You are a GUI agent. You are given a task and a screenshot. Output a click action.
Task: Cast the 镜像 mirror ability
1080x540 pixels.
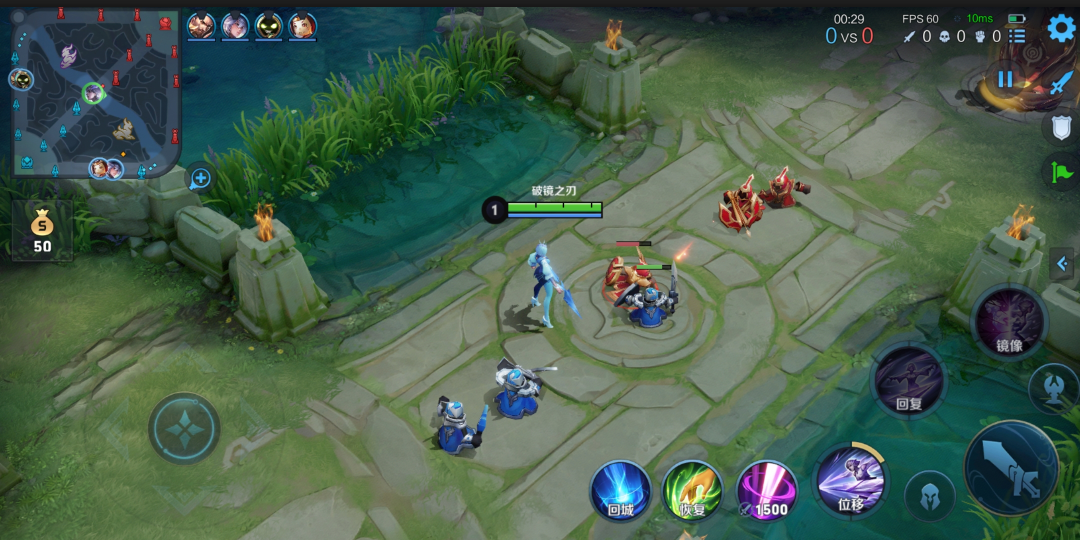(x=1009, y=323)
